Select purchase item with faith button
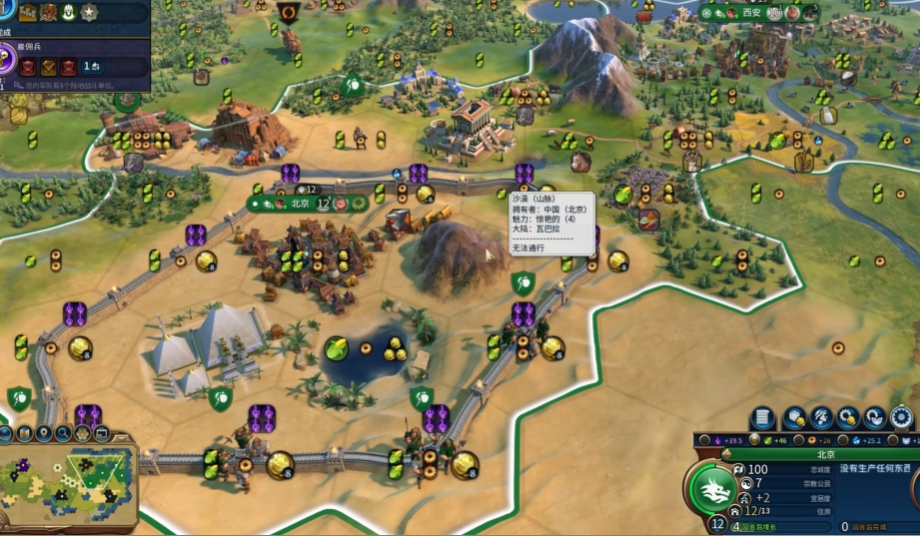Screen dimensions: 920x536 tap(875, 417)
